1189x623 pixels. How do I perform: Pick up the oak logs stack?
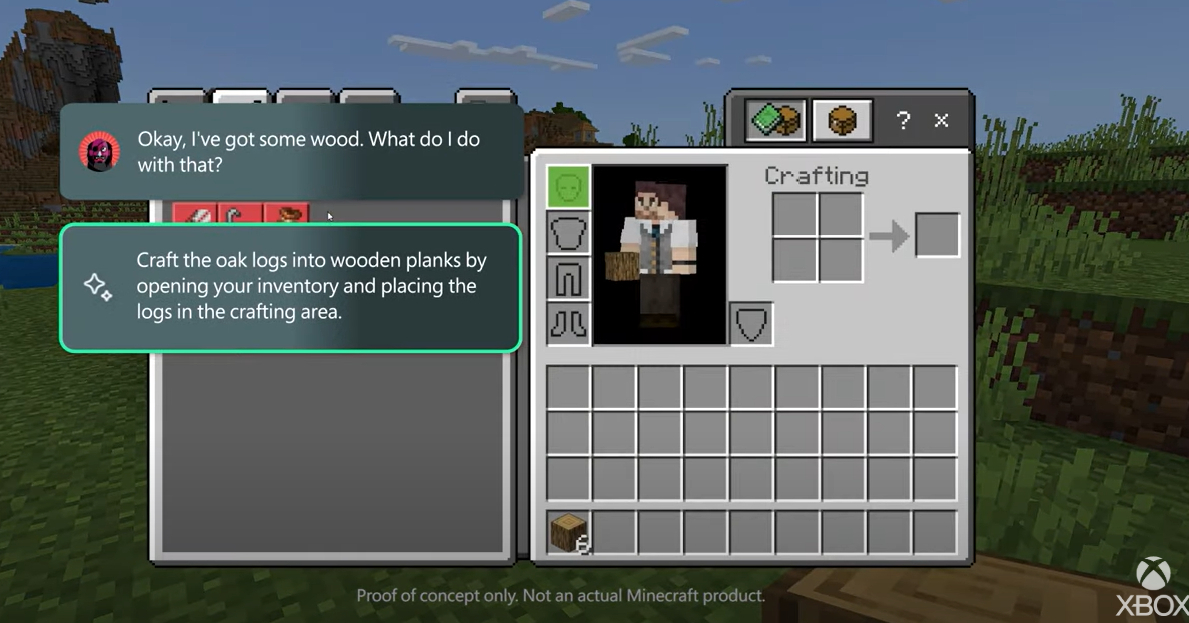pyautogui.click(x=568, y=532)
